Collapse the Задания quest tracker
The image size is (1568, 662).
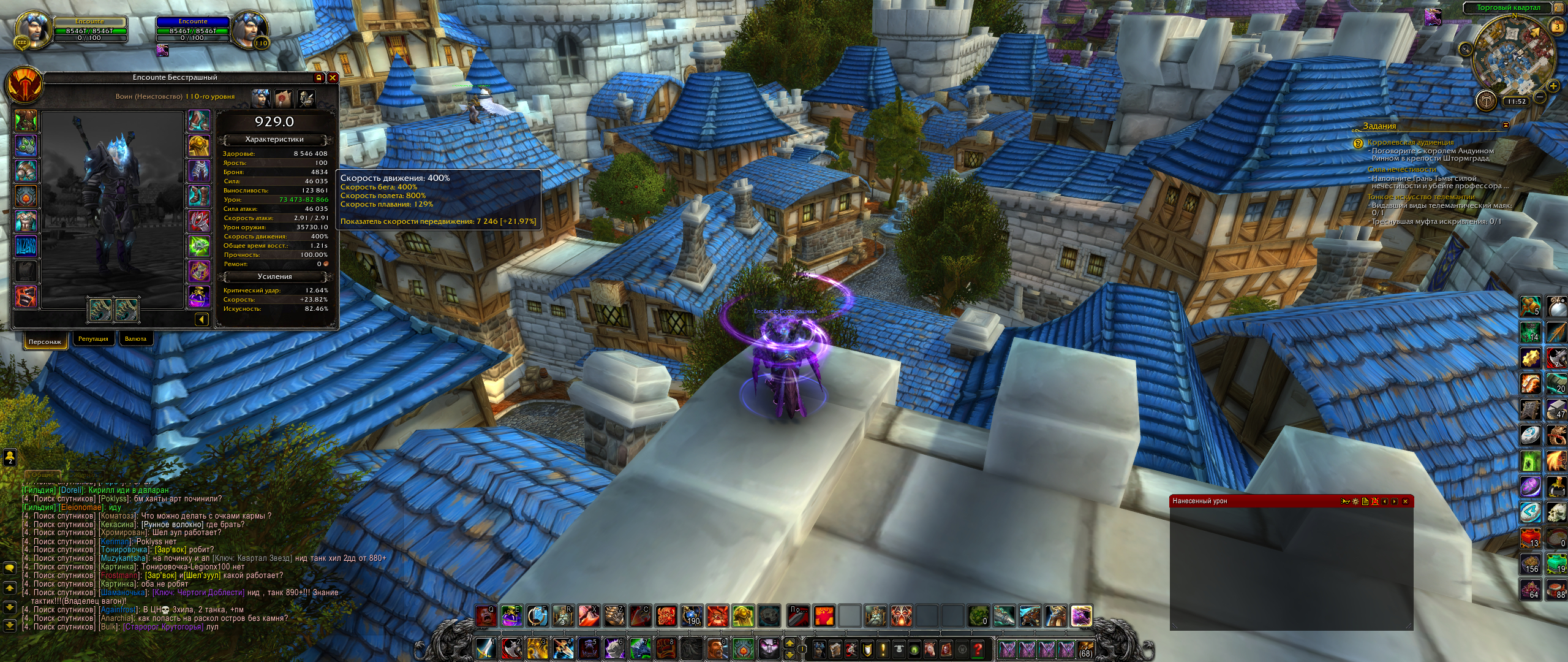(x=1506, y=125)
